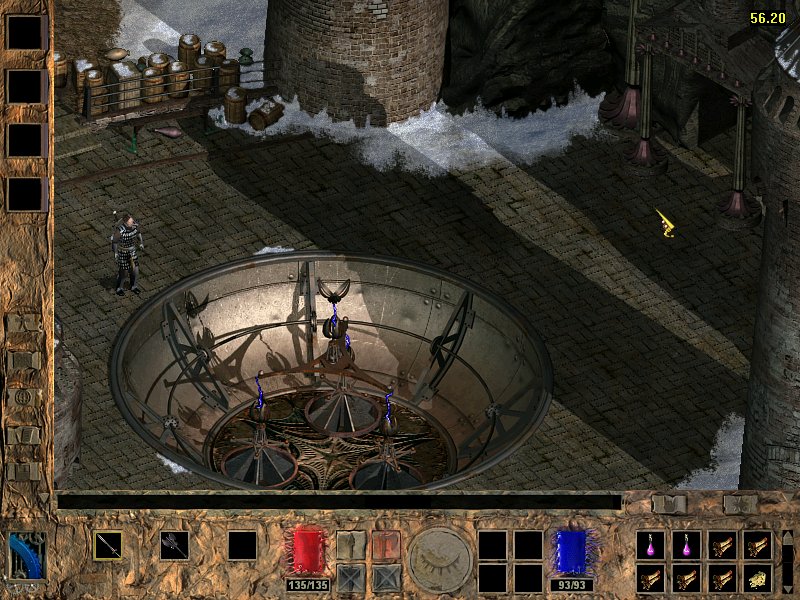Click the blue arc portrait icon
Screen dimensions: 800x600
[x=27, y=556]
